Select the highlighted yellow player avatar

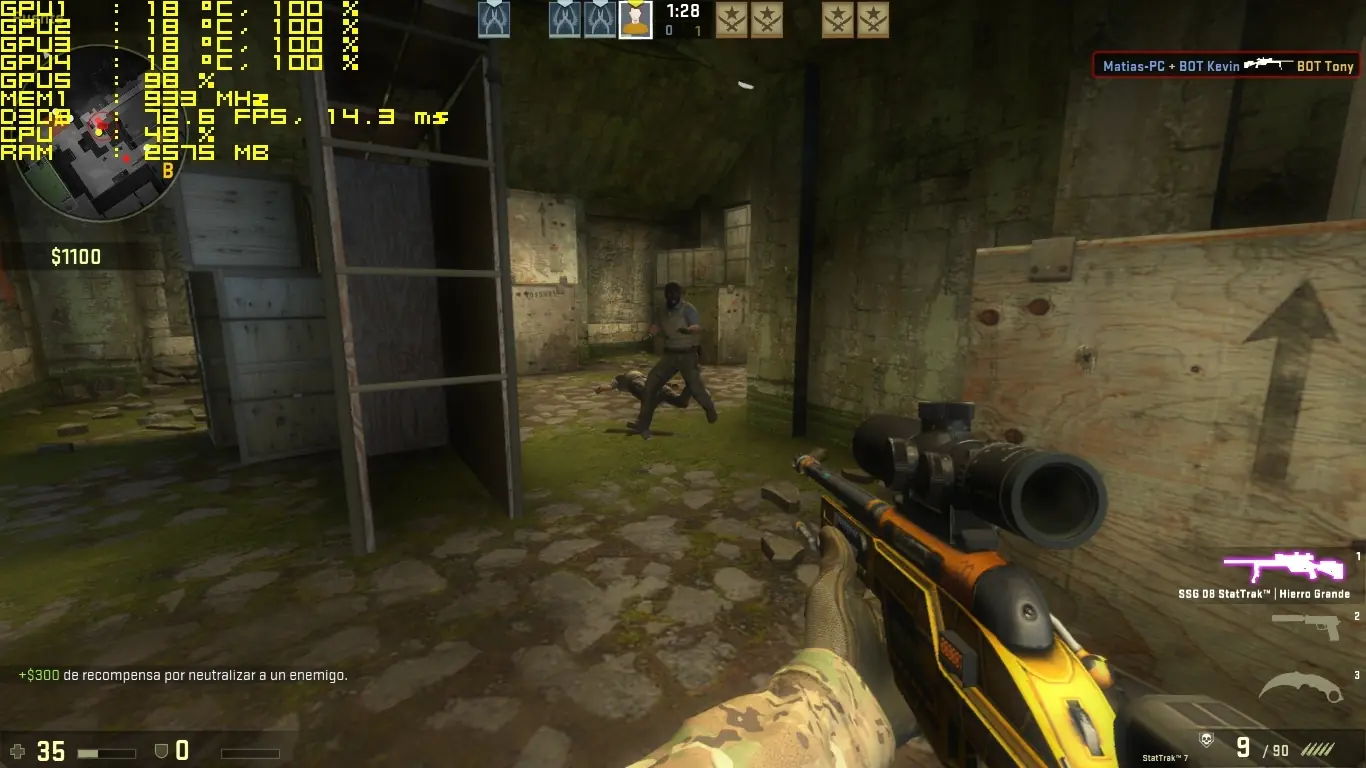(635, 20)
